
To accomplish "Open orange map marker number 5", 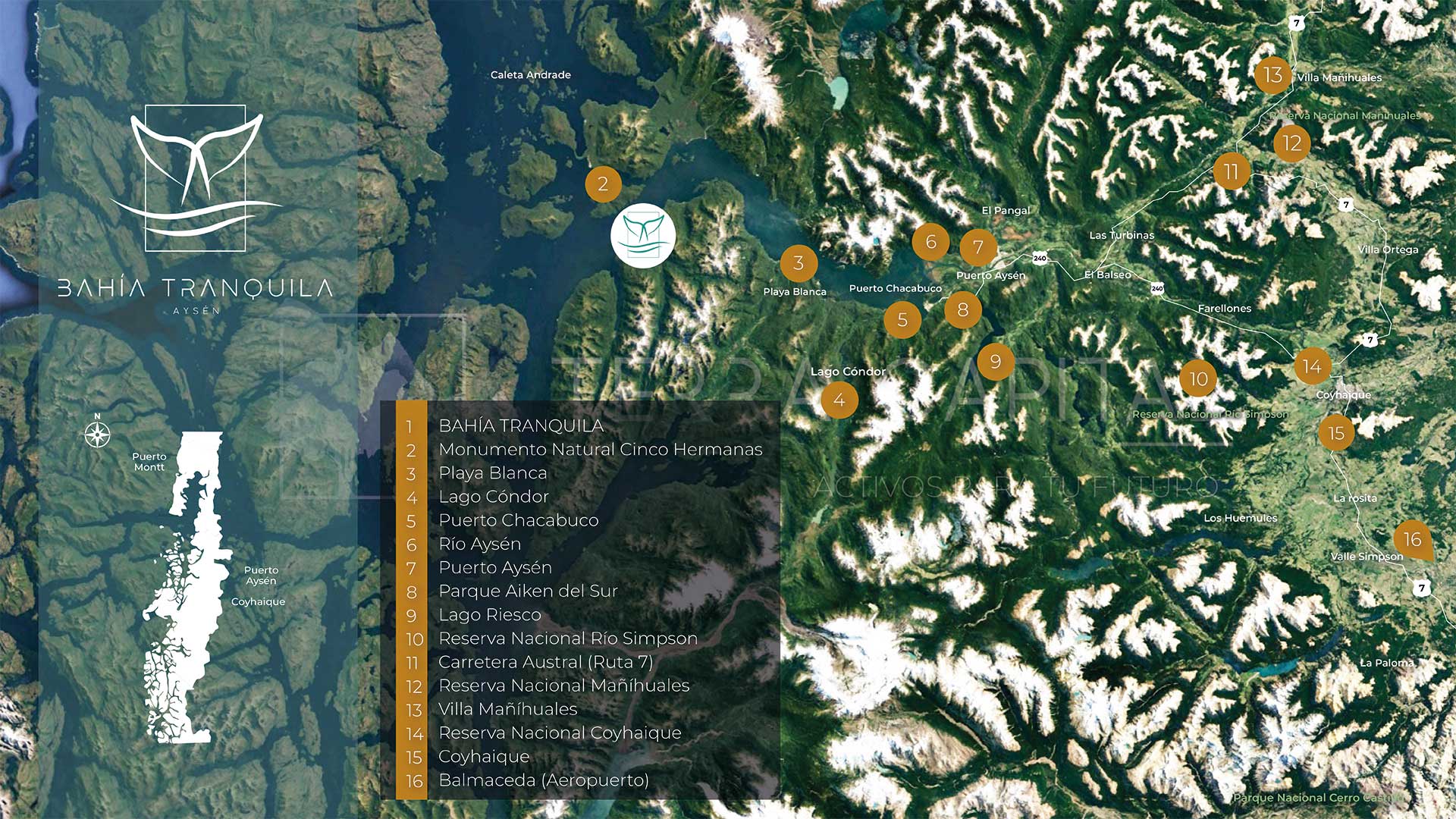I will pyautogui.click(x=902, y=320).
